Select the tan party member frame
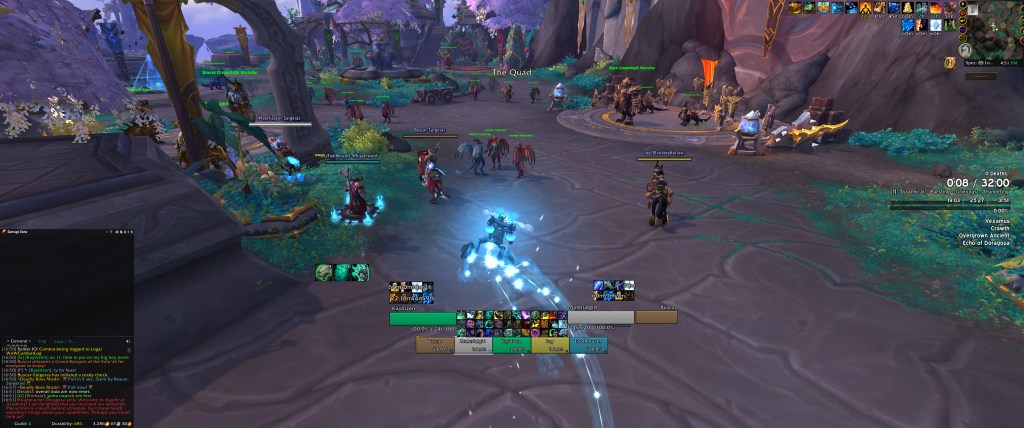The width and height of the screenshot is (1024, 428). 436,345
